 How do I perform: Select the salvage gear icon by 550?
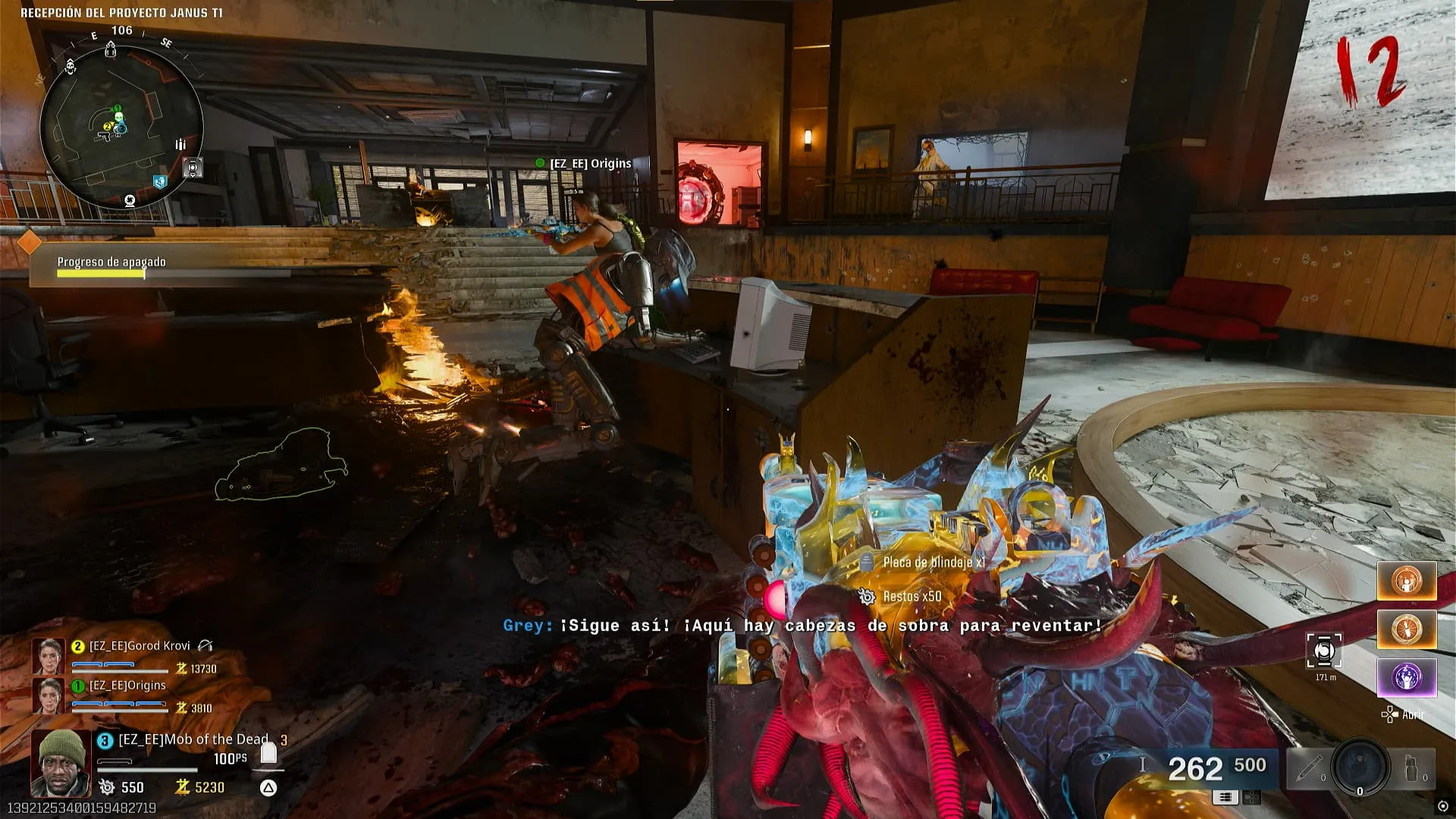107,787
